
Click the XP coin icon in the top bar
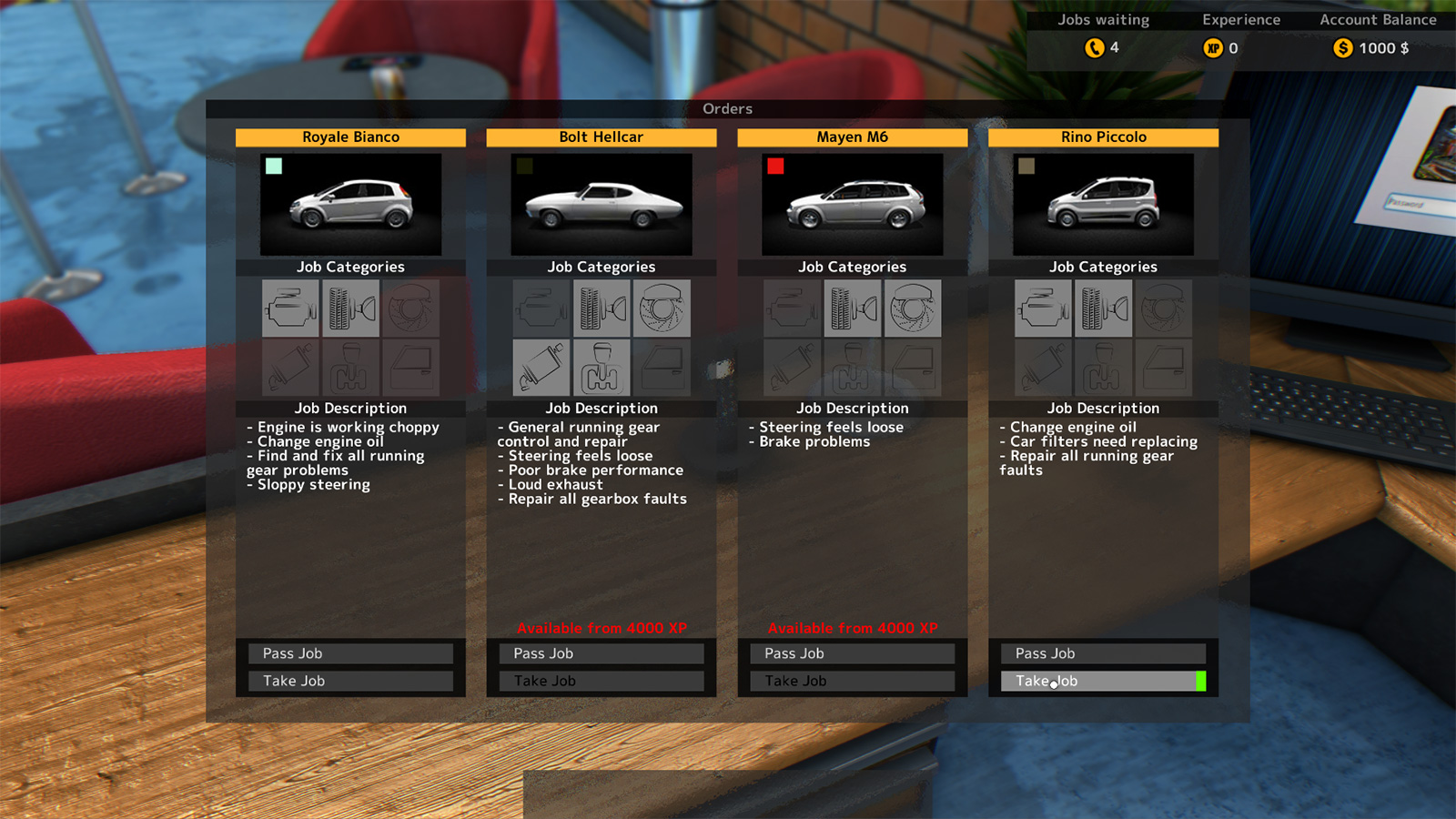click(1213, 48)
